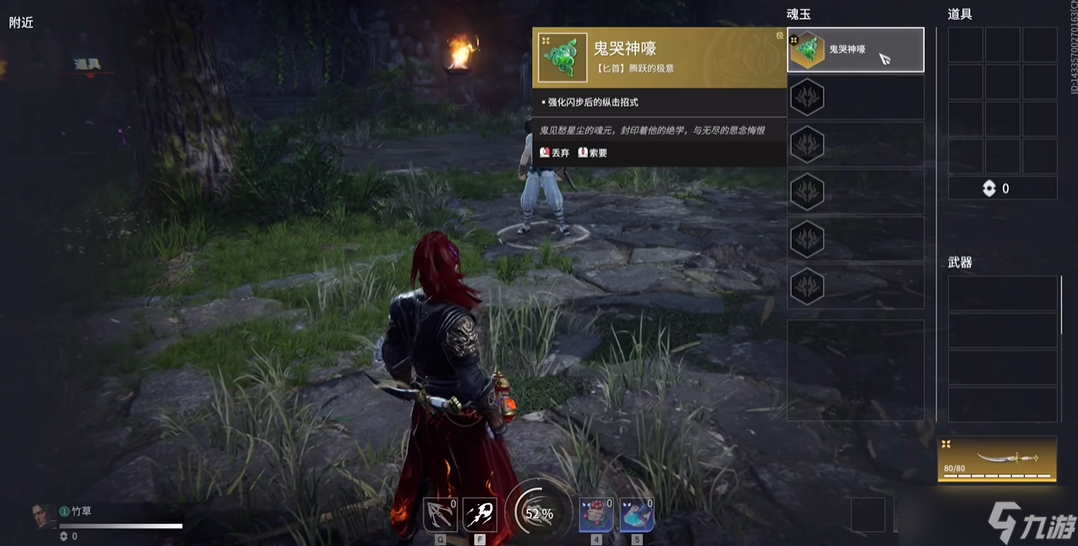1078x546 pixels.
Task: Click the 竹草 player portrait
Action: click(x=42, y=516)
